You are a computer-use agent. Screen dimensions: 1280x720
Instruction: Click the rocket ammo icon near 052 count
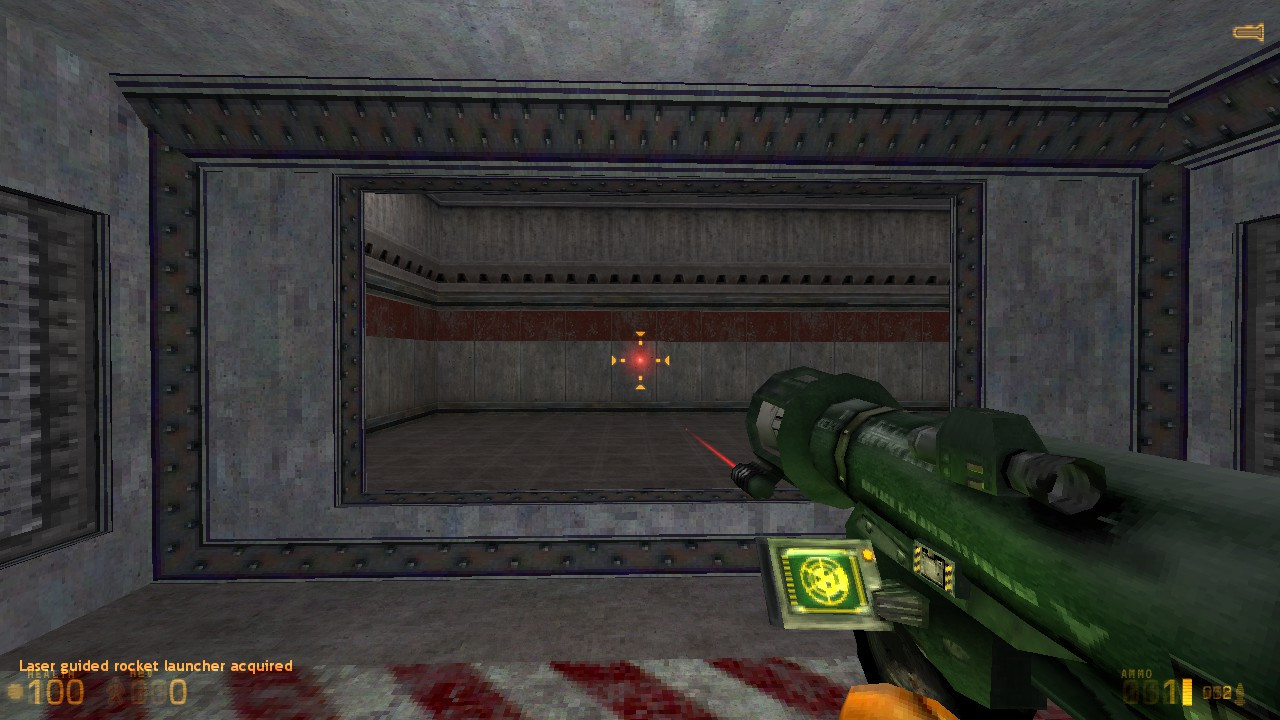(x=1239, y=692)
